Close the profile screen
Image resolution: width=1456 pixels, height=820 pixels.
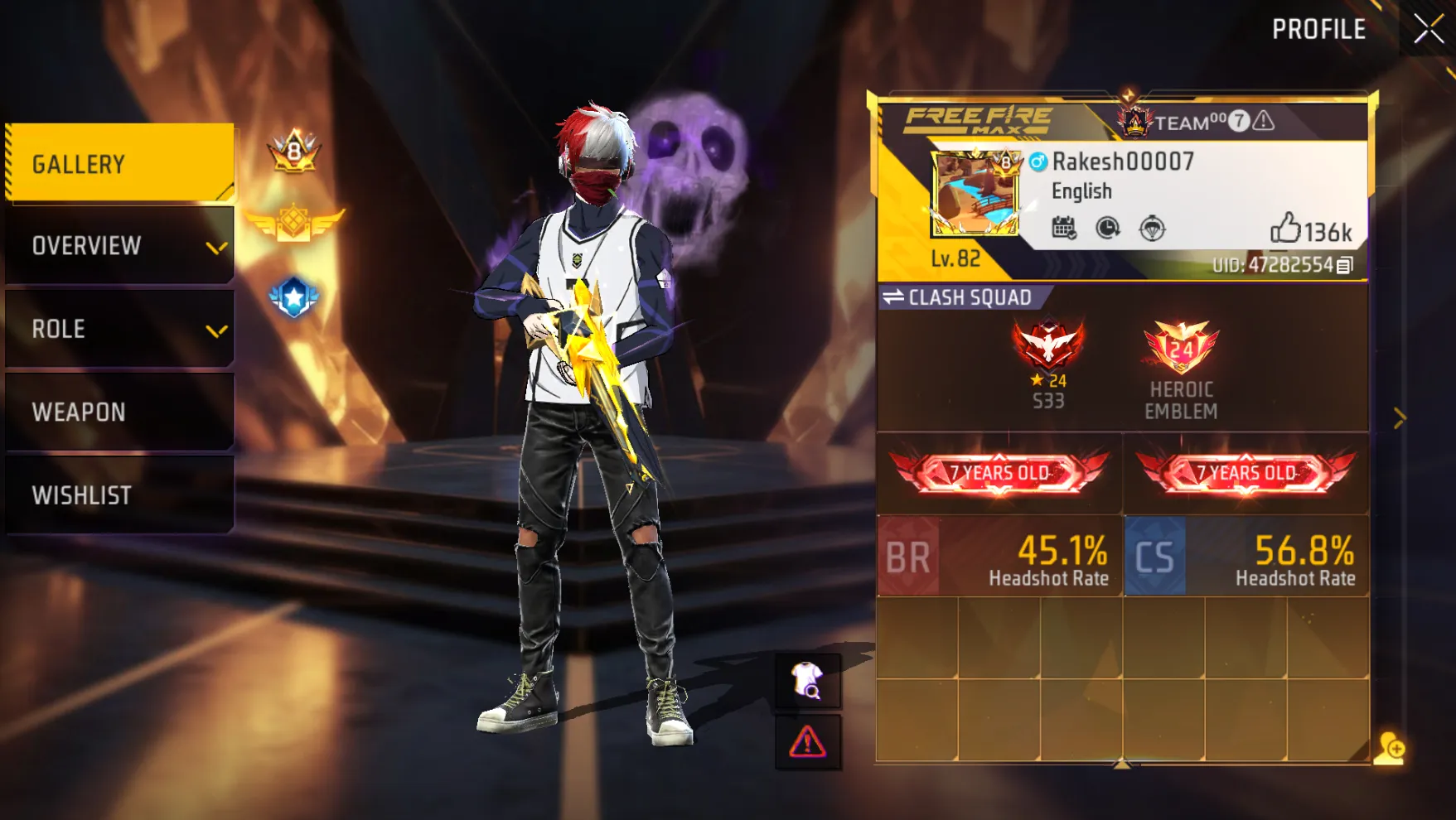(1428, 30)
